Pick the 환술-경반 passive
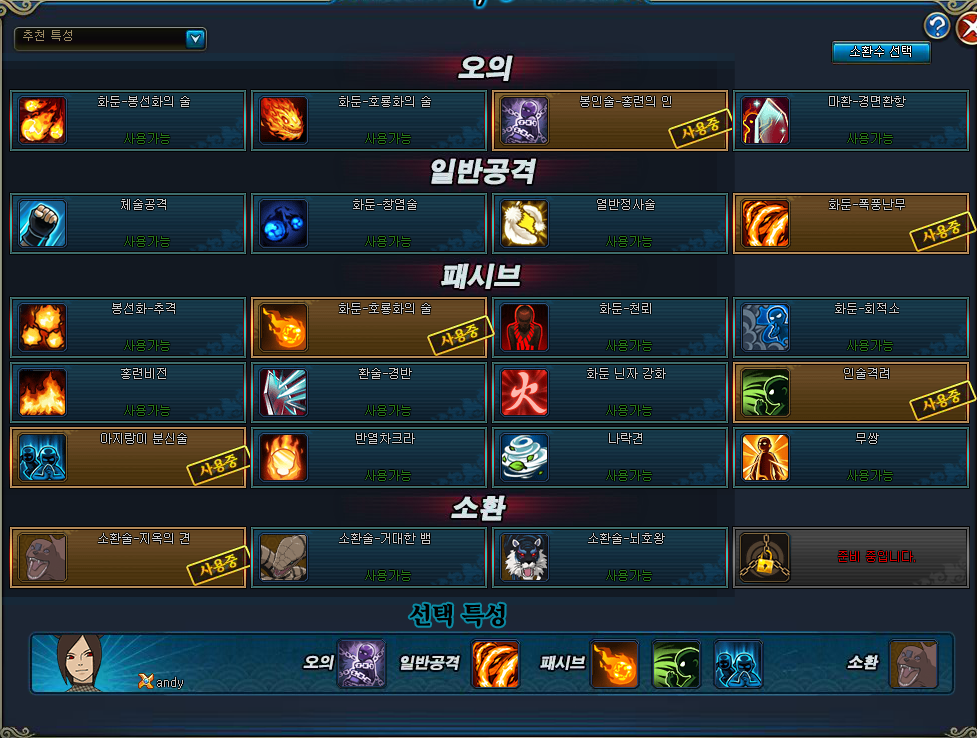Image resolution: width=977 pixels, height=738 pixels. (x=369, y=393)
